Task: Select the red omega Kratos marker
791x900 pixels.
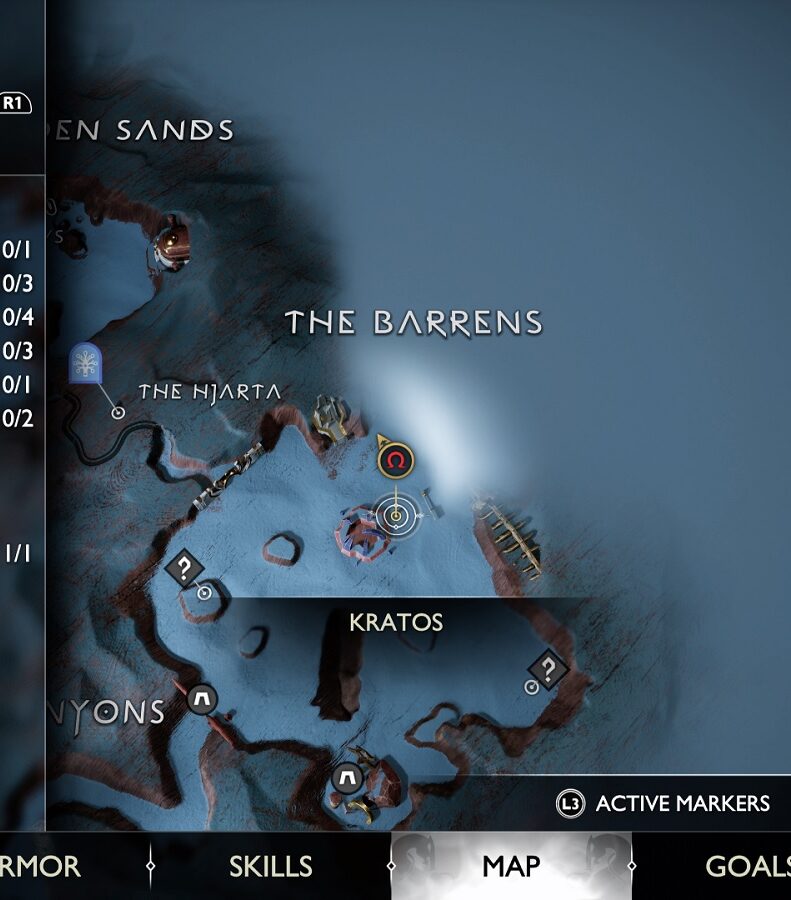Action: (x=396, y=461)
